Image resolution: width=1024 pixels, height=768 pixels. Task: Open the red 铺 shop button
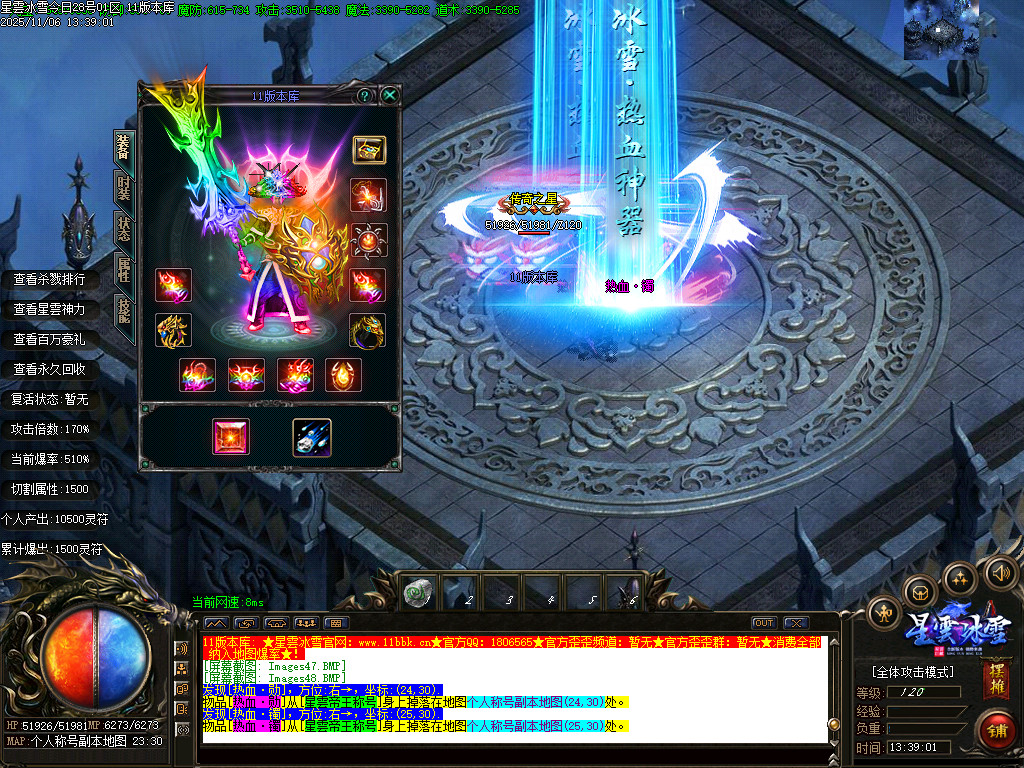click(x=997, y=729)
